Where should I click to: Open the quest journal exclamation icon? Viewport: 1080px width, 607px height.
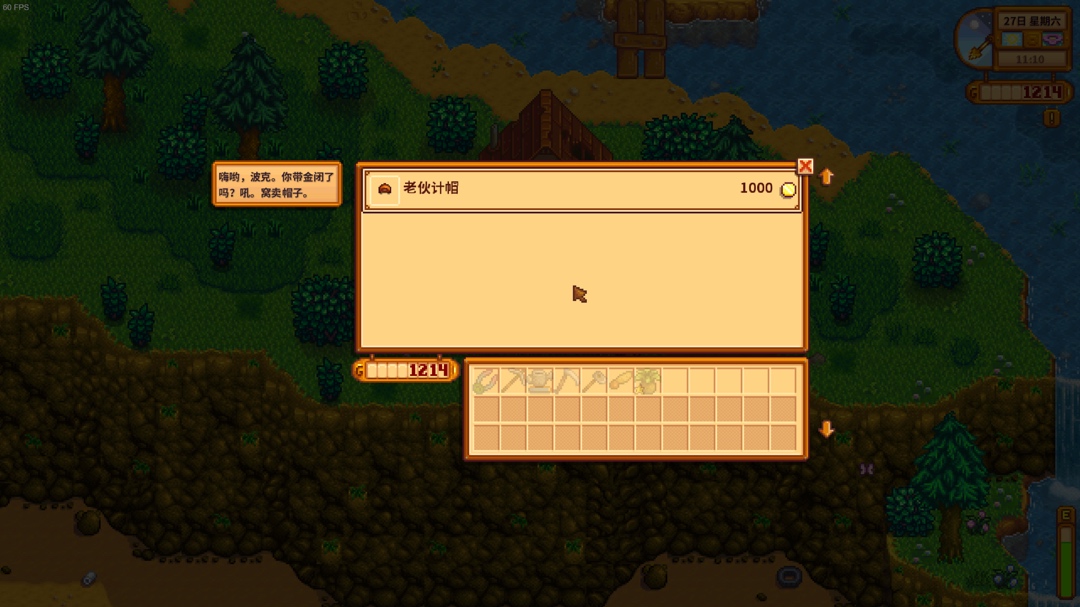(1051, 118)
